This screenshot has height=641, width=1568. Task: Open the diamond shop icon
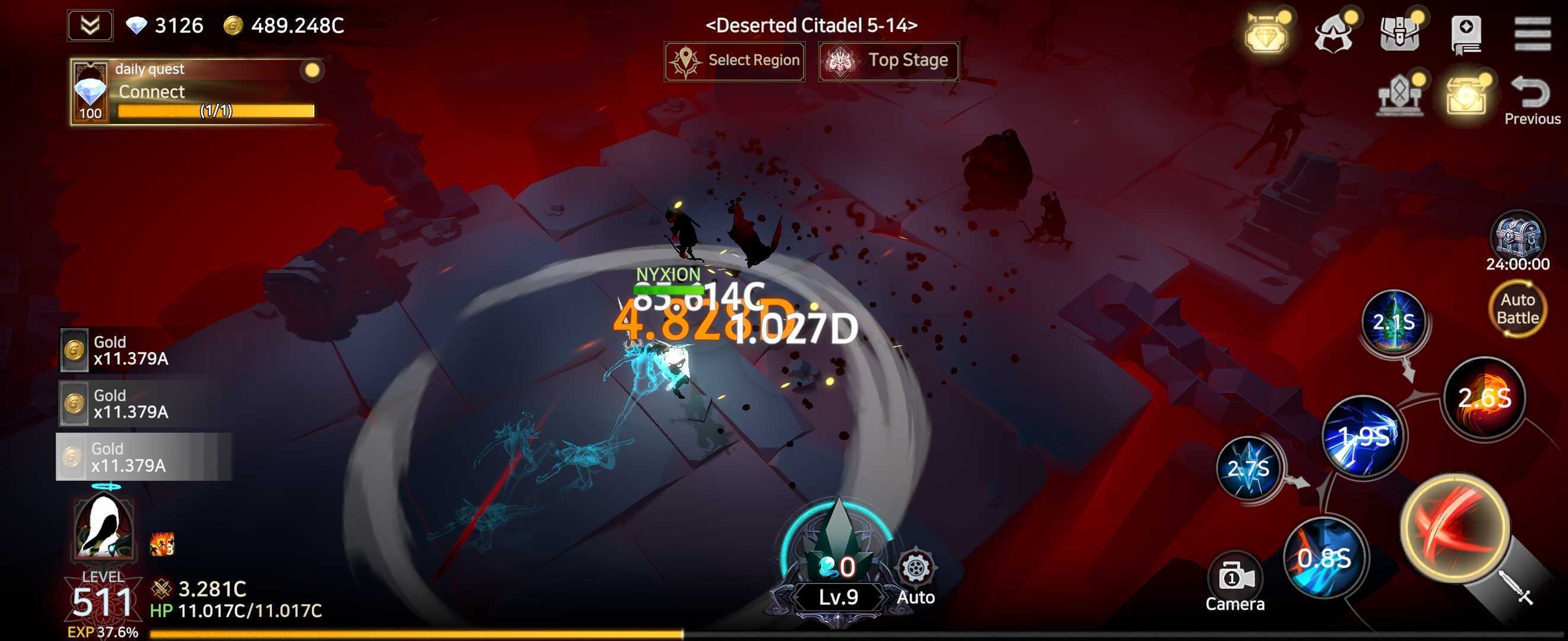[x=1267, y=33]
